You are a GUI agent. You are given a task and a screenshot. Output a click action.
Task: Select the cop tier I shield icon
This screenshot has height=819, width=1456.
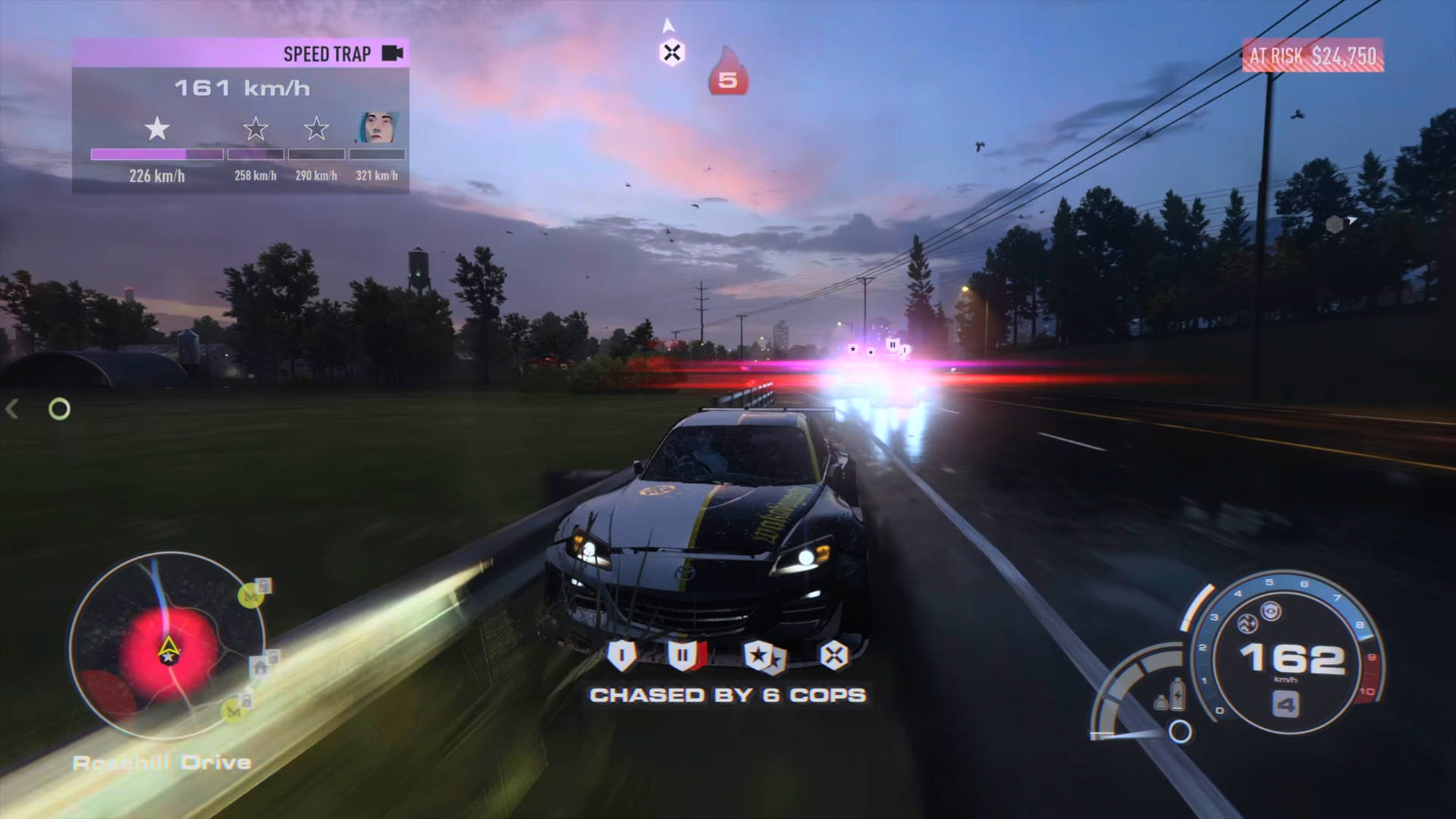click(621, 654)
